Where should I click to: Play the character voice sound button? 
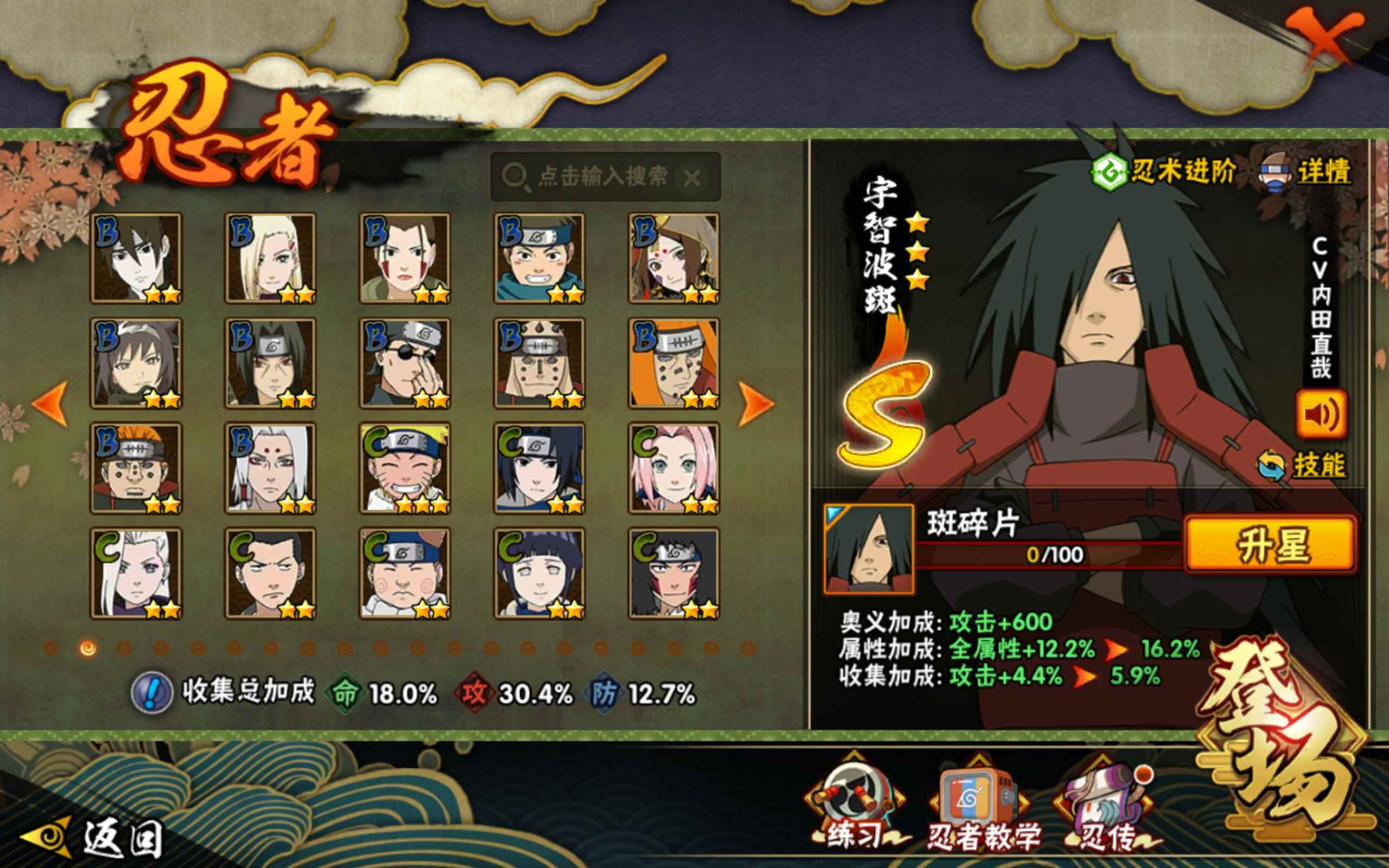(1321, 414)
